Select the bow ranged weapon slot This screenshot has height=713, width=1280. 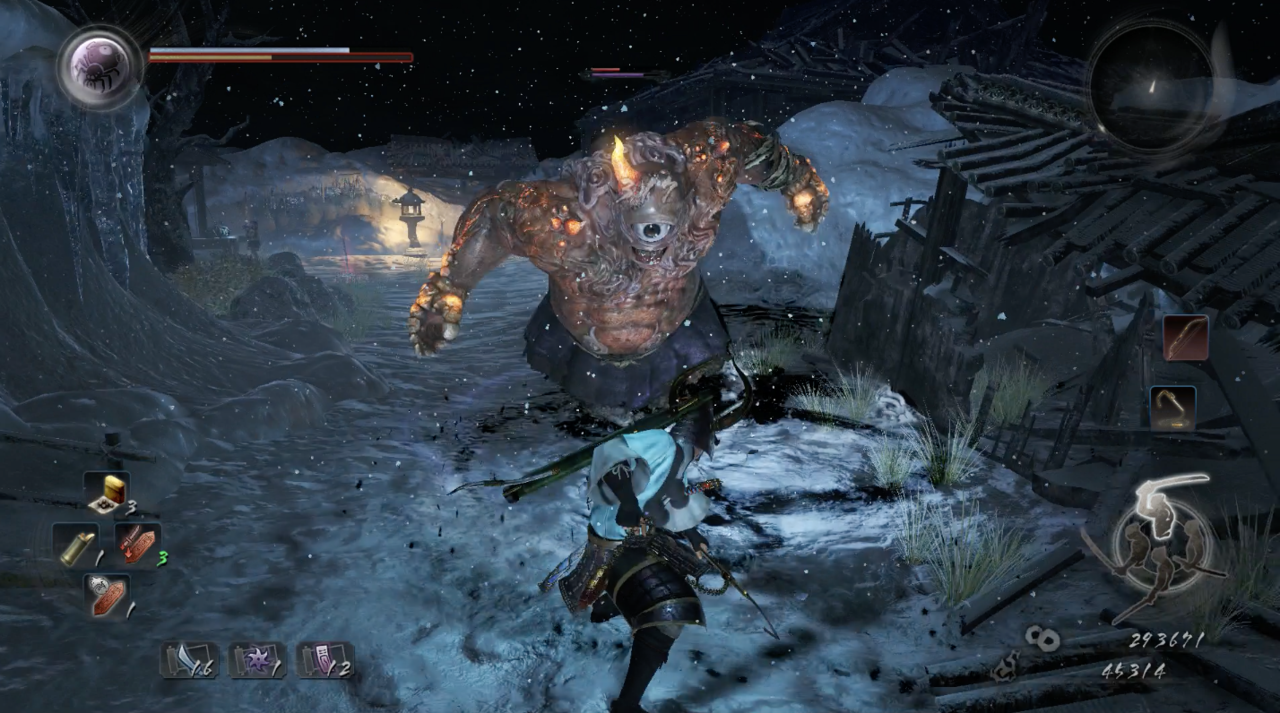[1186, 337]
